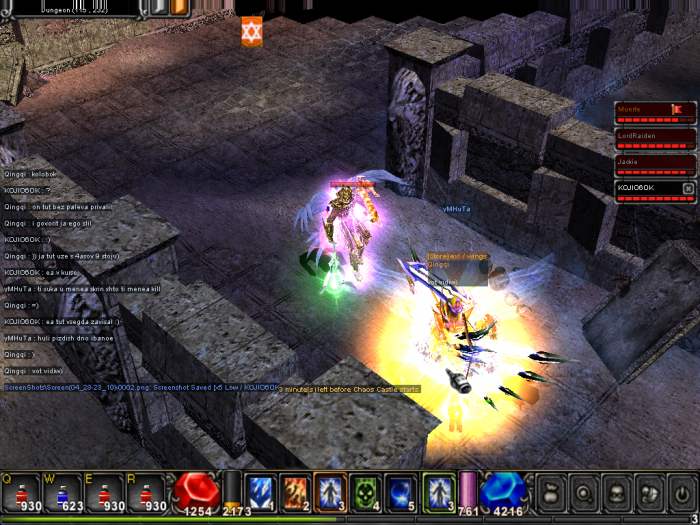This screenshot has width=700, height=525.
Task: Select skill slot number 1
Action: point(260,492)
